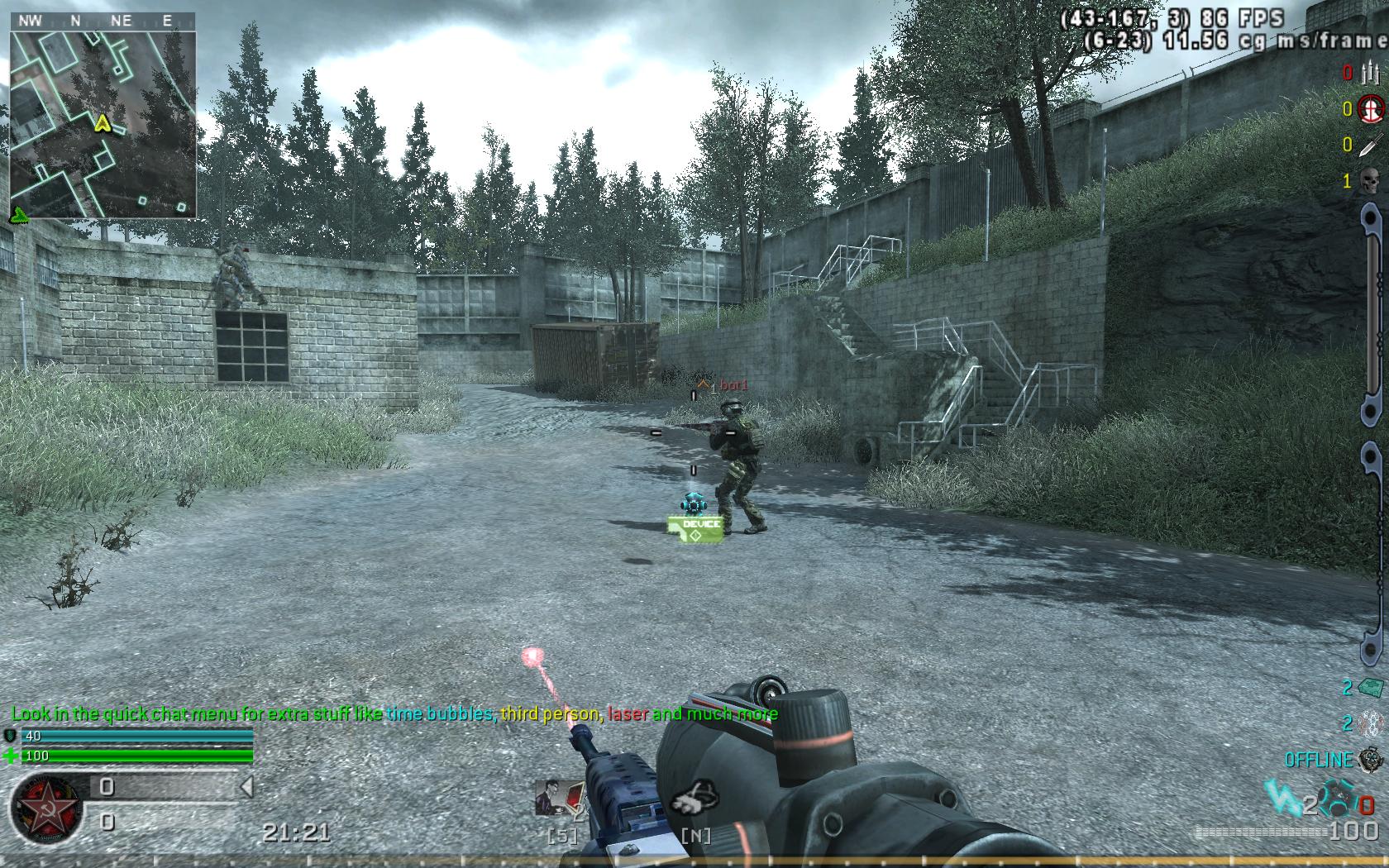Select the grey glove icon
The image size is (1389, 868).
coord(693,799)
